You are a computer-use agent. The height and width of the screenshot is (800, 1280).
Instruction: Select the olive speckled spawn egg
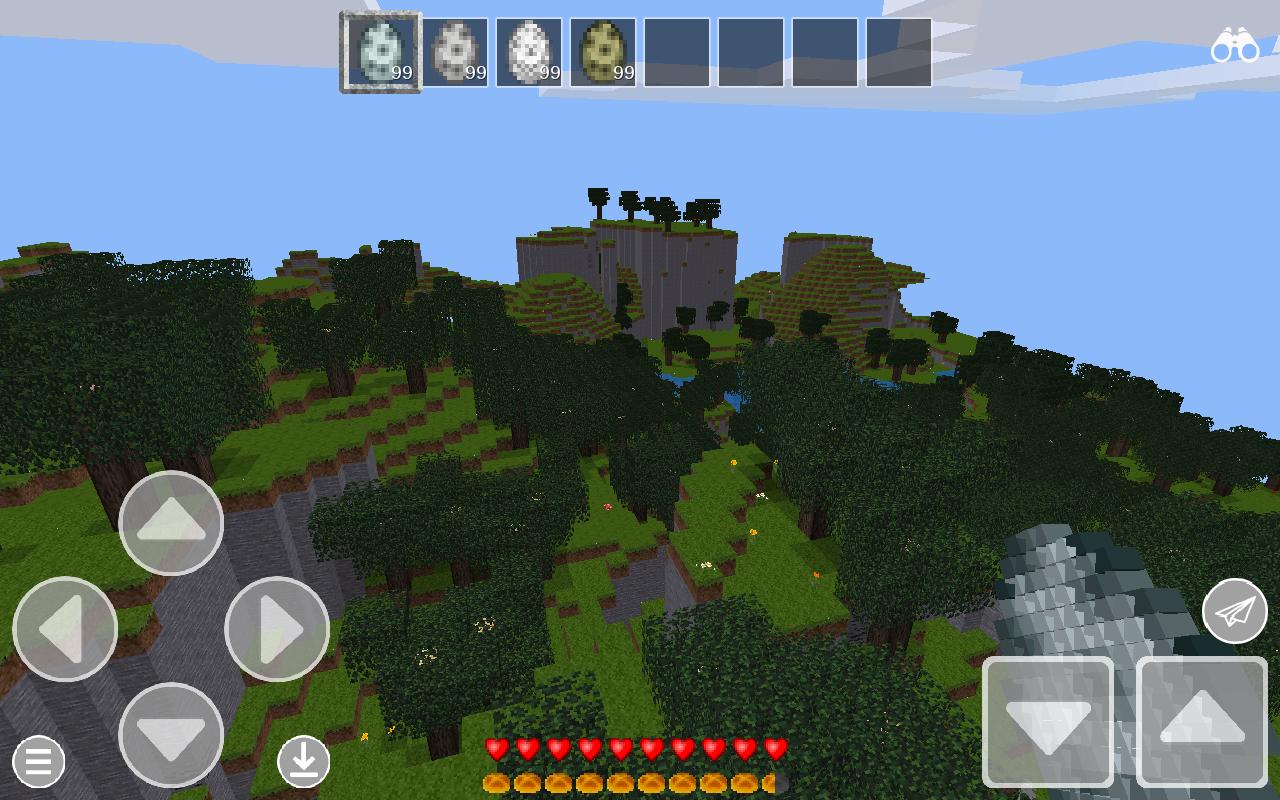pos(605,50)
